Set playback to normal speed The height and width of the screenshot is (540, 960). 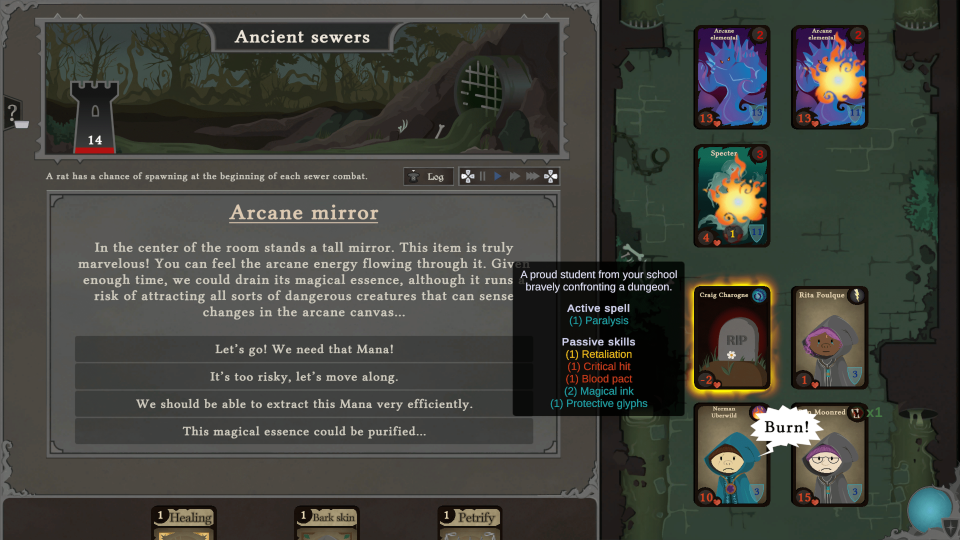pos(498,177)
